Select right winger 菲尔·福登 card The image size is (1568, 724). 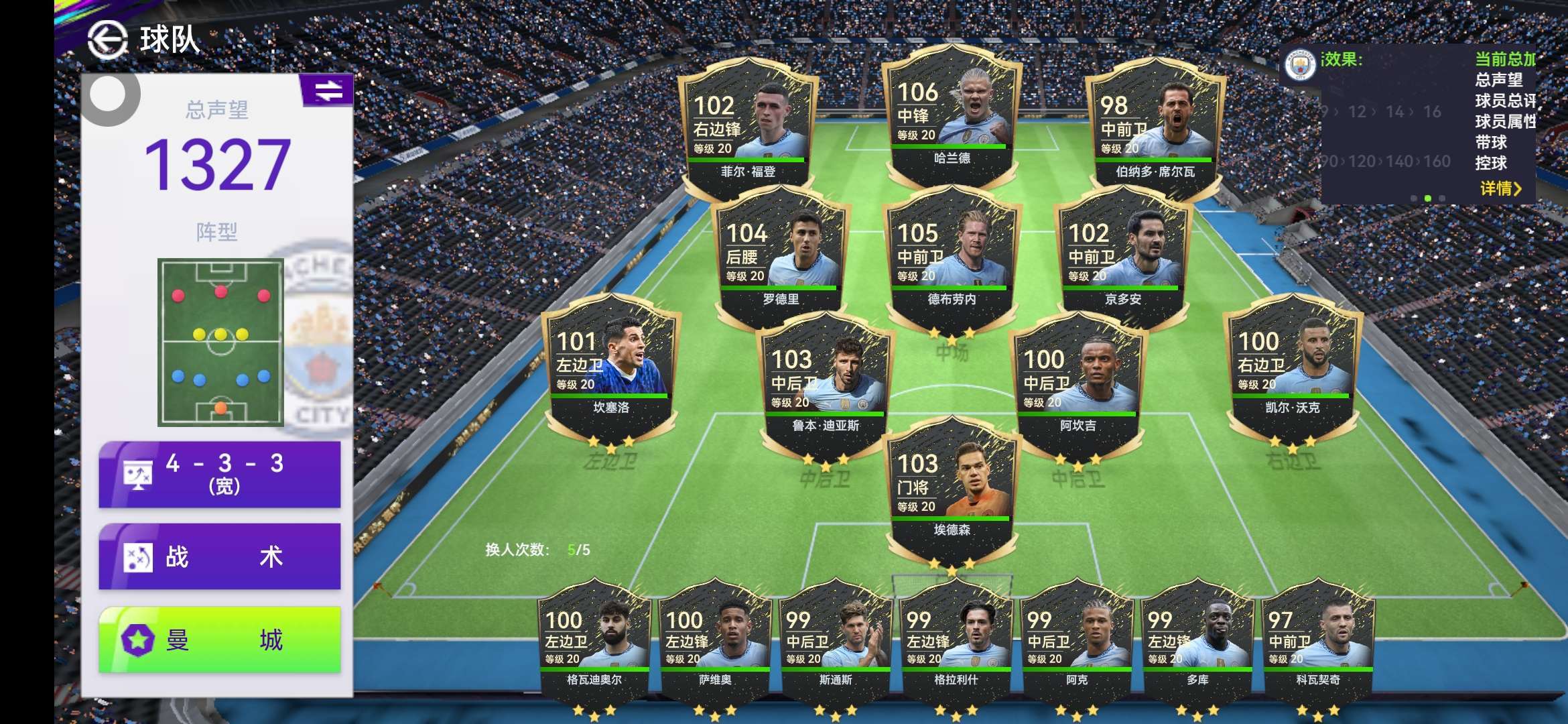748,129
